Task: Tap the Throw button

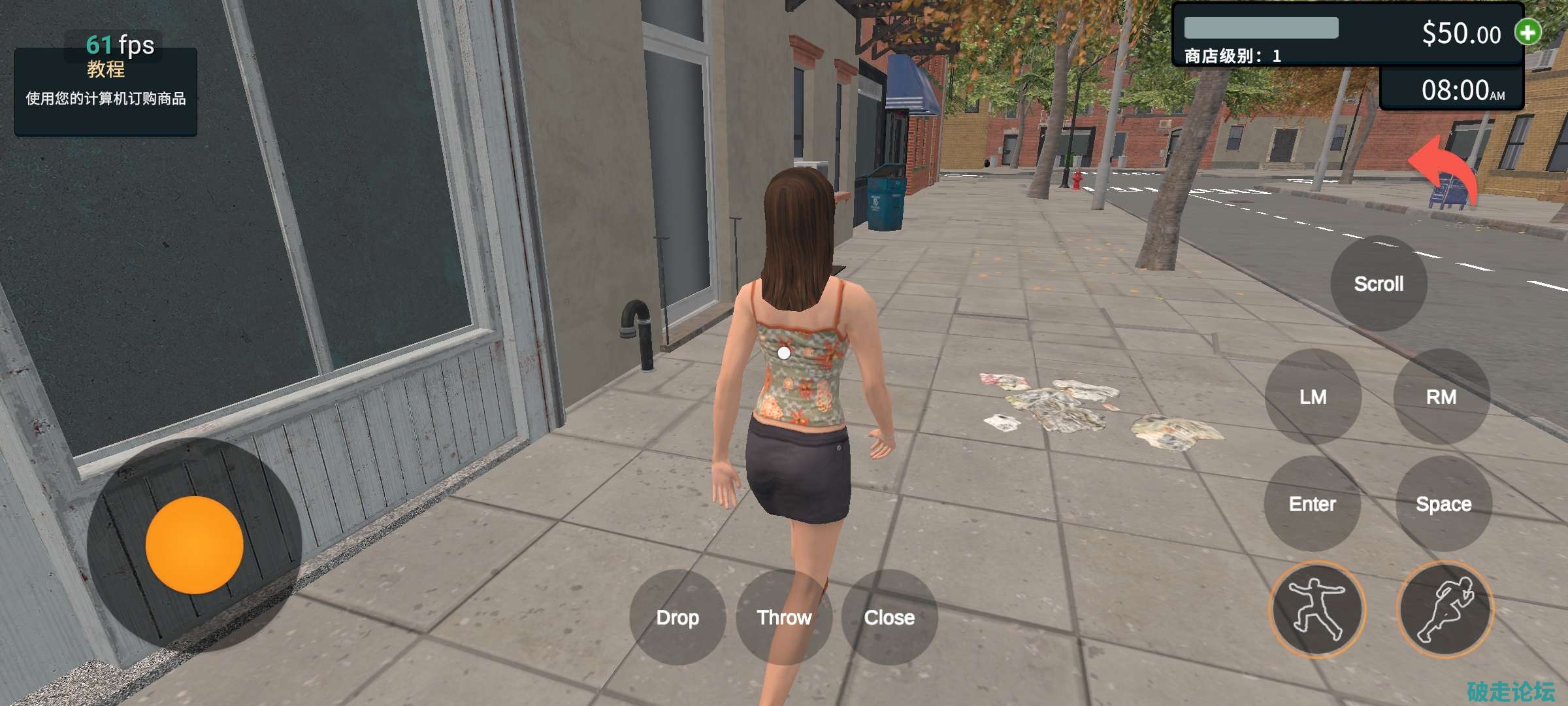Action: (x=784, y=617)
